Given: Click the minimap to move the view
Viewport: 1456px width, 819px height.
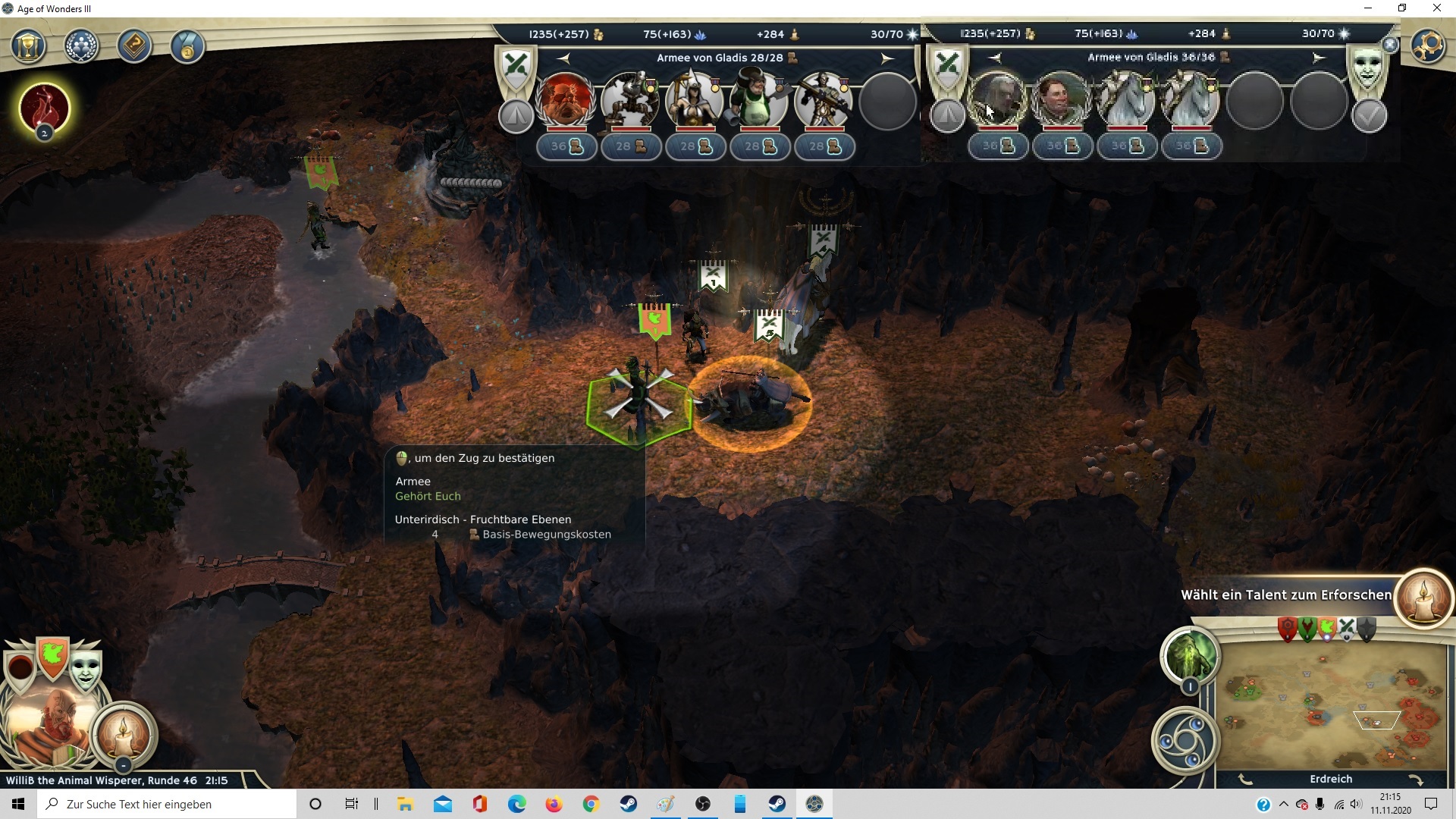Looking at the screenshot, I should (1331, 705).
